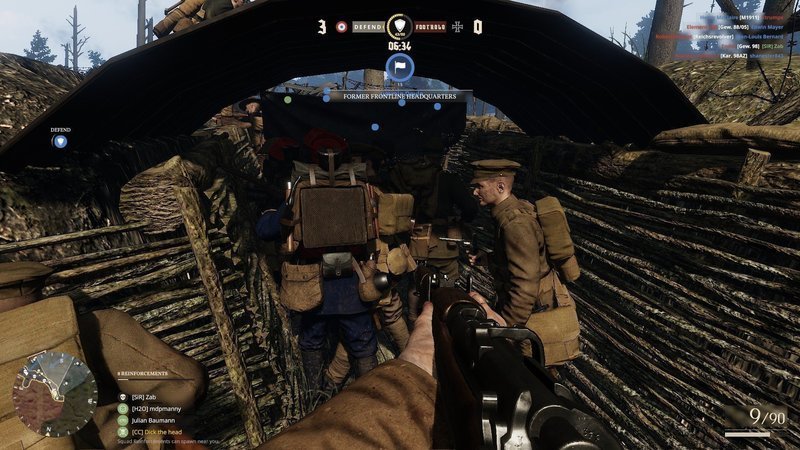The image size is (800, 450).
Task: Click the Defend shield waypoint marker
Action: click(61, 141)
